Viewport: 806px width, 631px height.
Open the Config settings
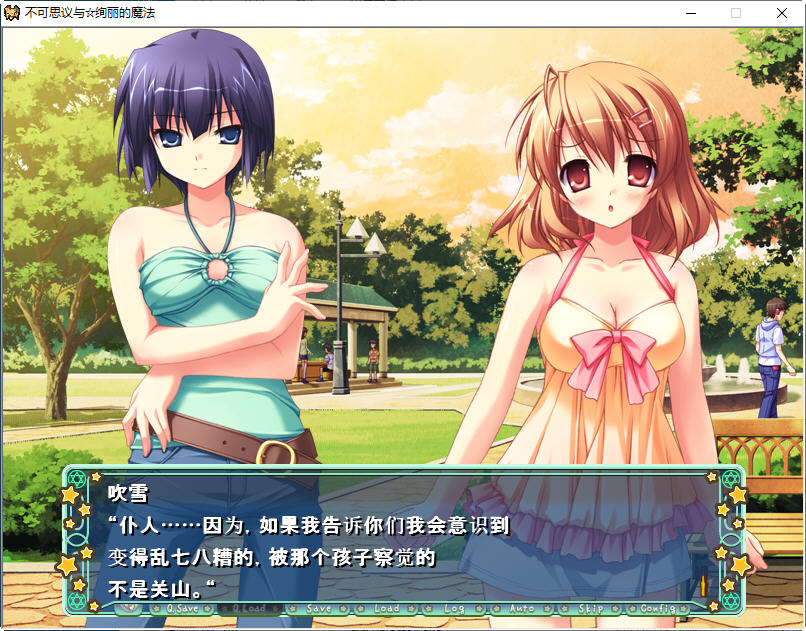(x=657, y=608)
